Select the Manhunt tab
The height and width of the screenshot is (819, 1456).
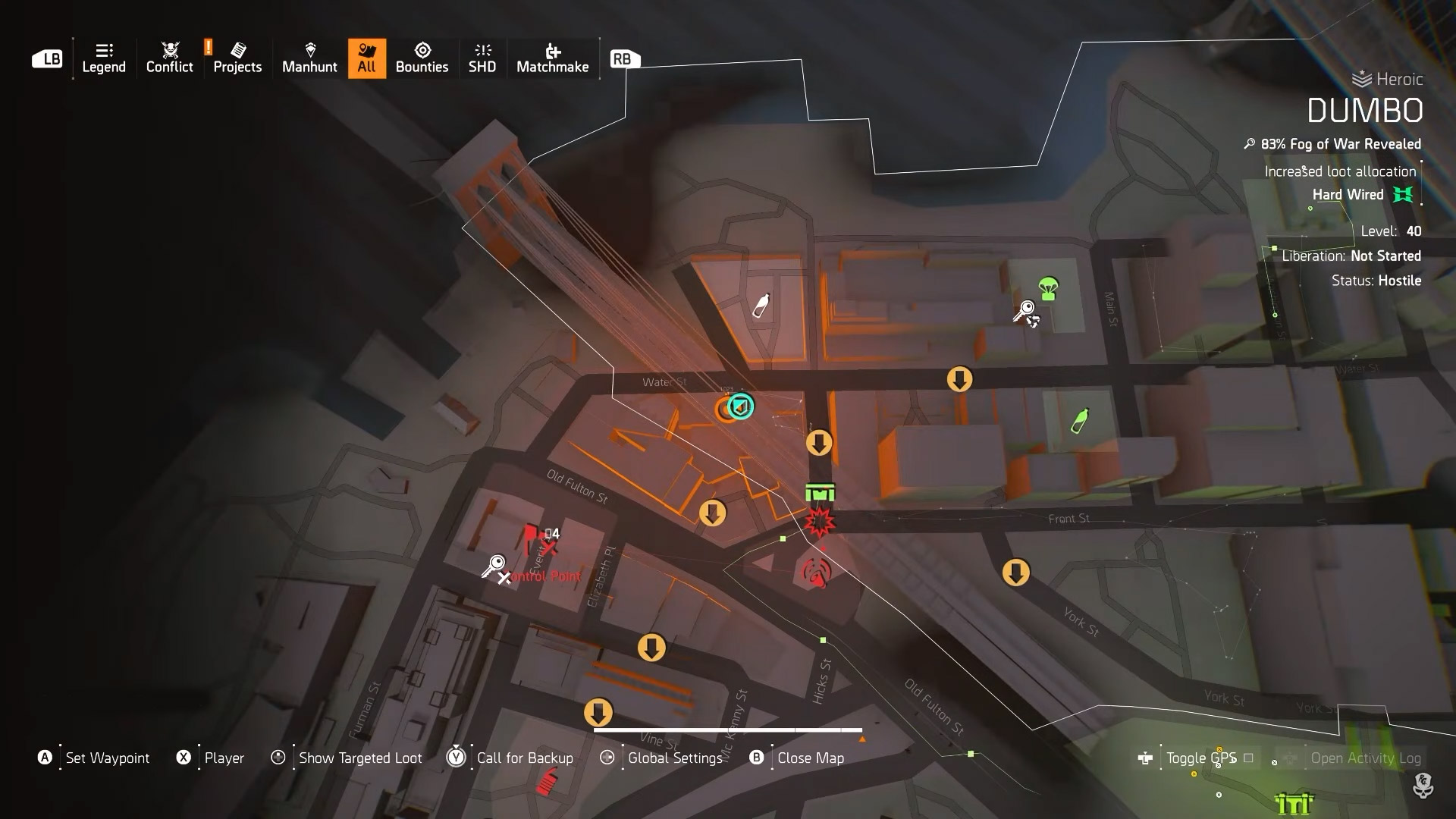(309, 58)
